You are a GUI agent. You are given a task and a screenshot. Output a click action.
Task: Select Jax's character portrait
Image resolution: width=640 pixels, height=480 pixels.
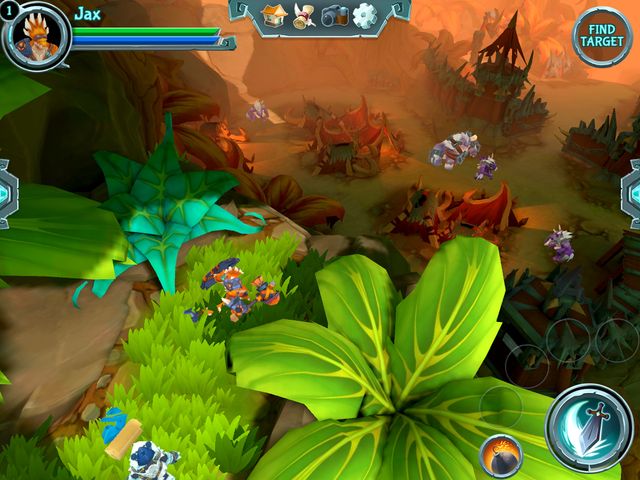tap(38, 36)
